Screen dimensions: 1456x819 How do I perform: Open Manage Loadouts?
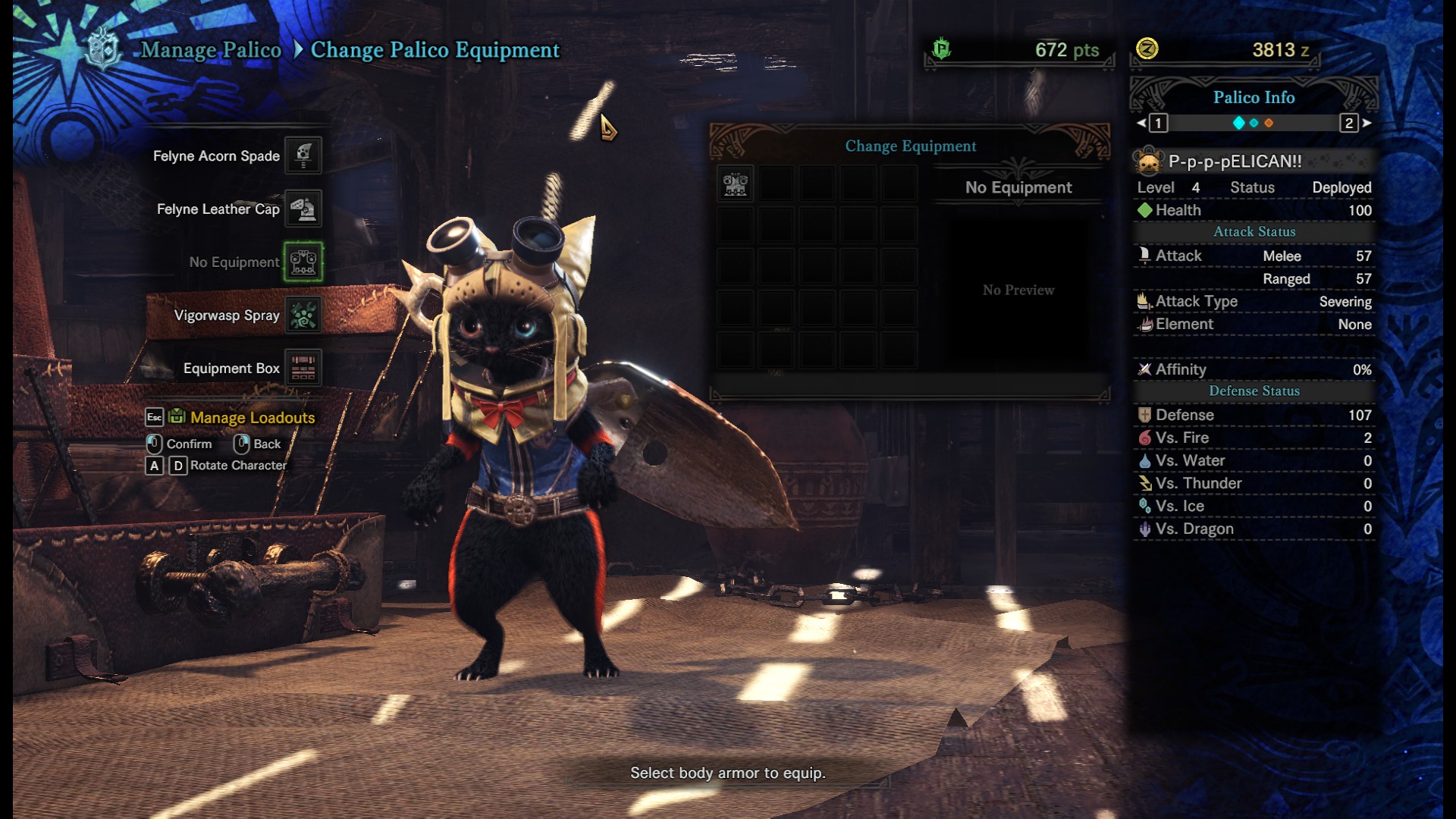click(x=252, y=417)
